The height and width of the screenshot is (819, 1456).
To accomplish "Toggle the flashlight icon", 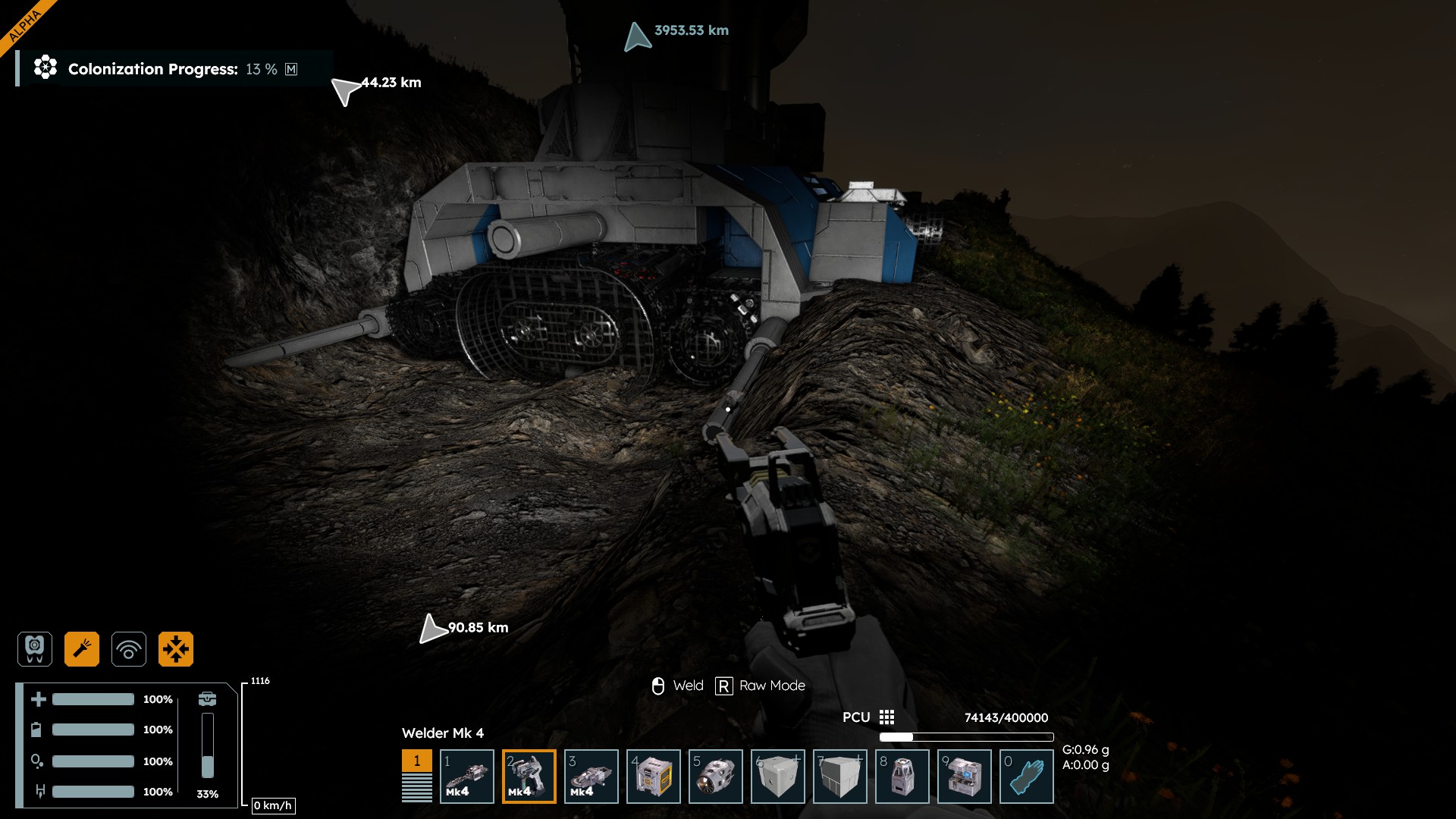I will click(82, 649).
